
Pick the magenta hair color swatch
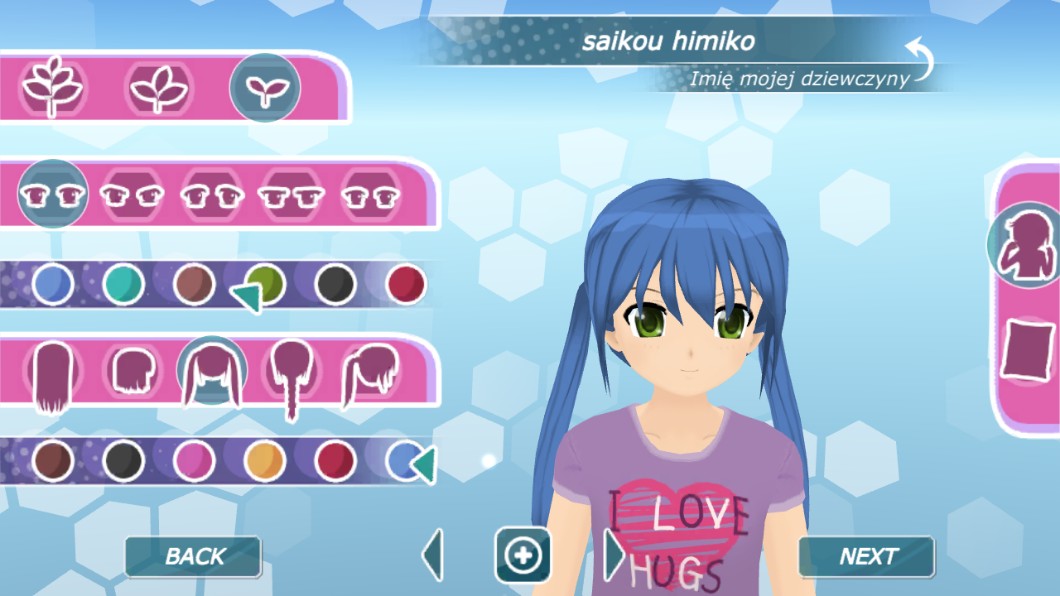194,461
